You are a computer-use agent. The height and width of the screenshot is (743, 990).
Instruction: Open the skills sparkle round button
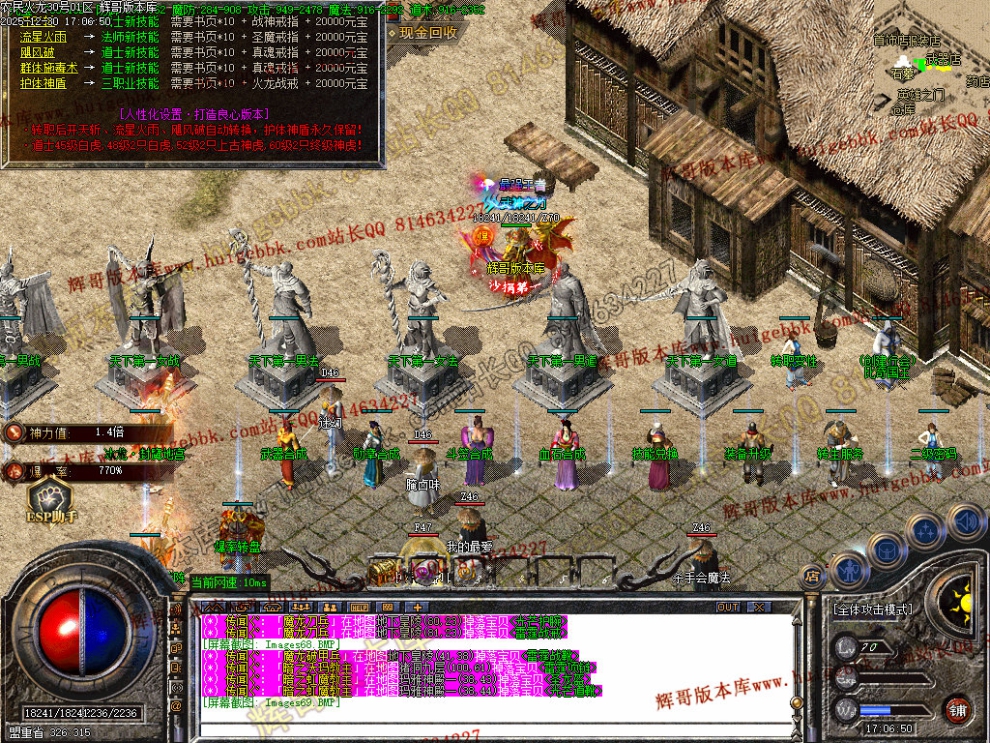click(926, 529)
